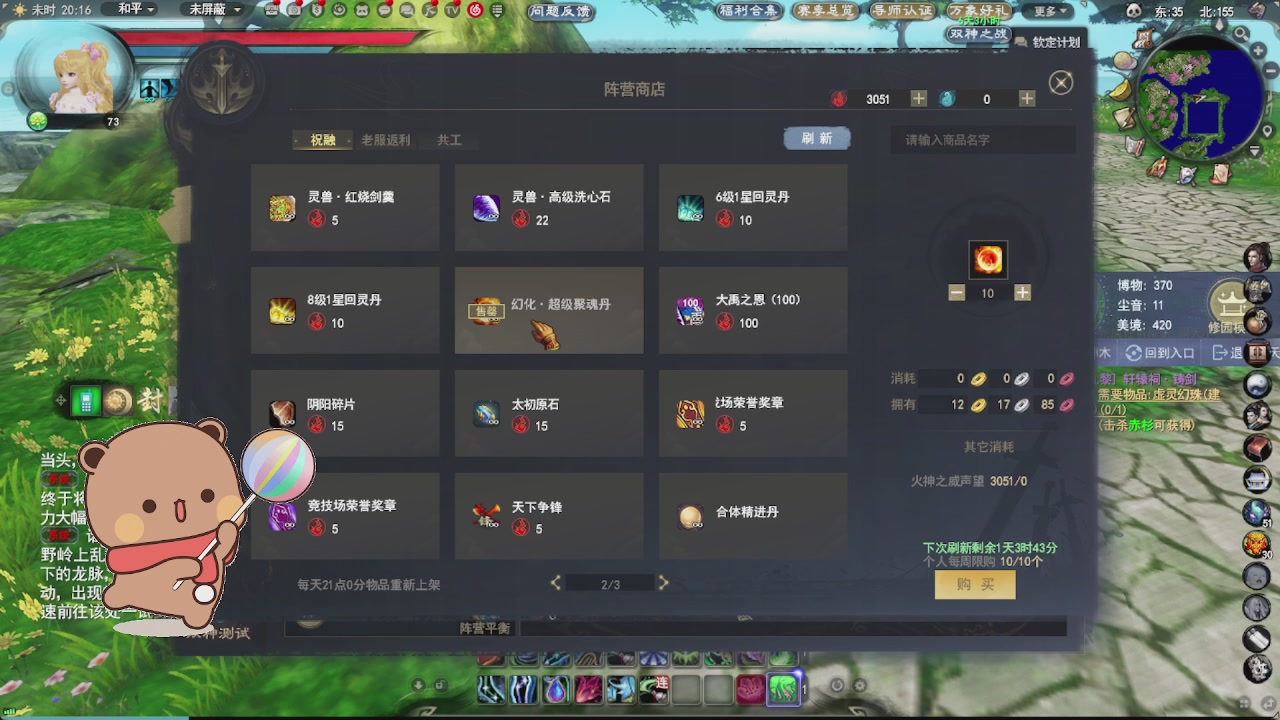
Task: Click the 天下争锋 item icon
Action: click(487, 515)
